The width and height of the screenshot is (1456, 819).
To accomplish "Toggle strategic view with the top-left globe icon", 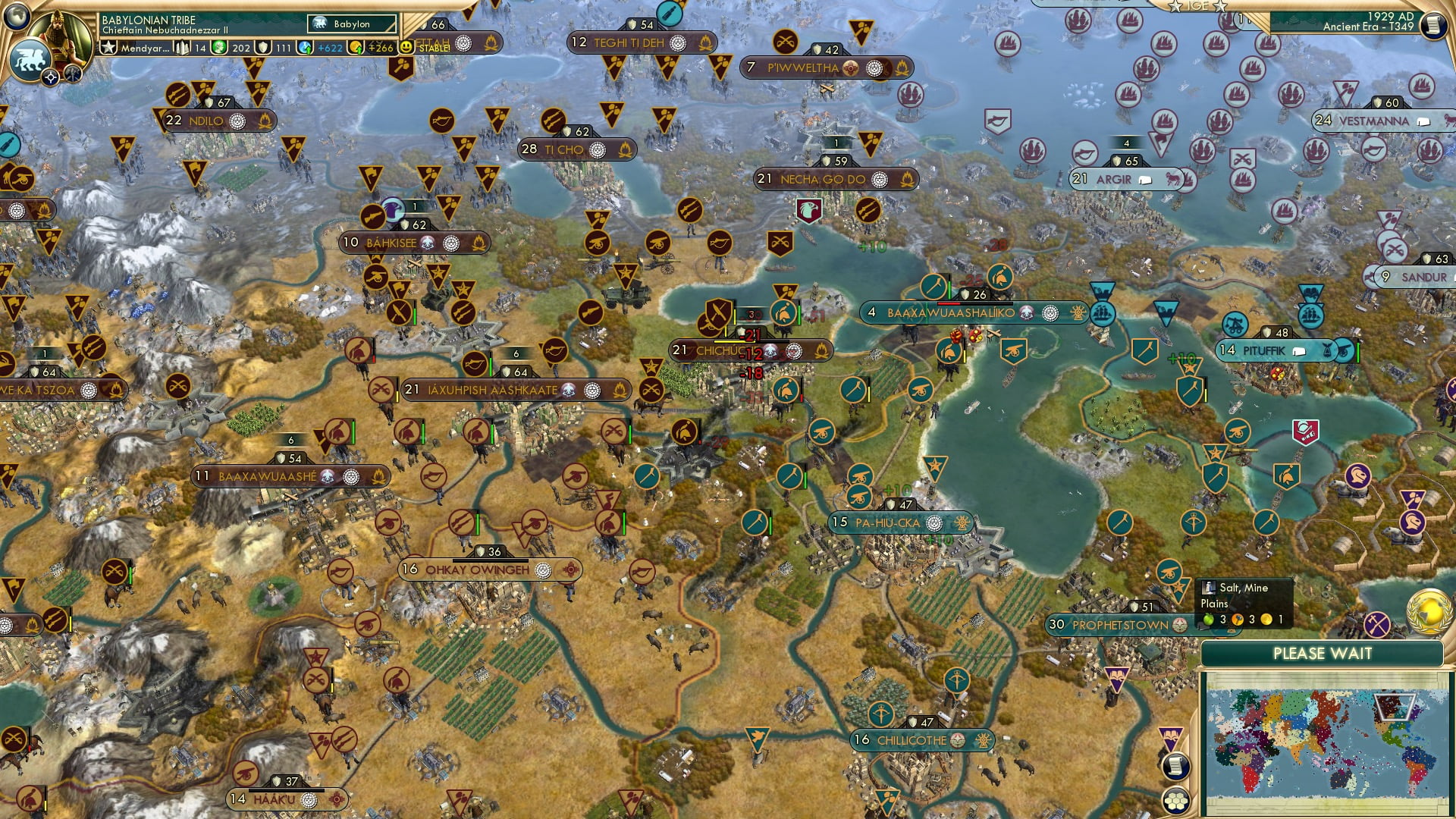I will 15,18.
